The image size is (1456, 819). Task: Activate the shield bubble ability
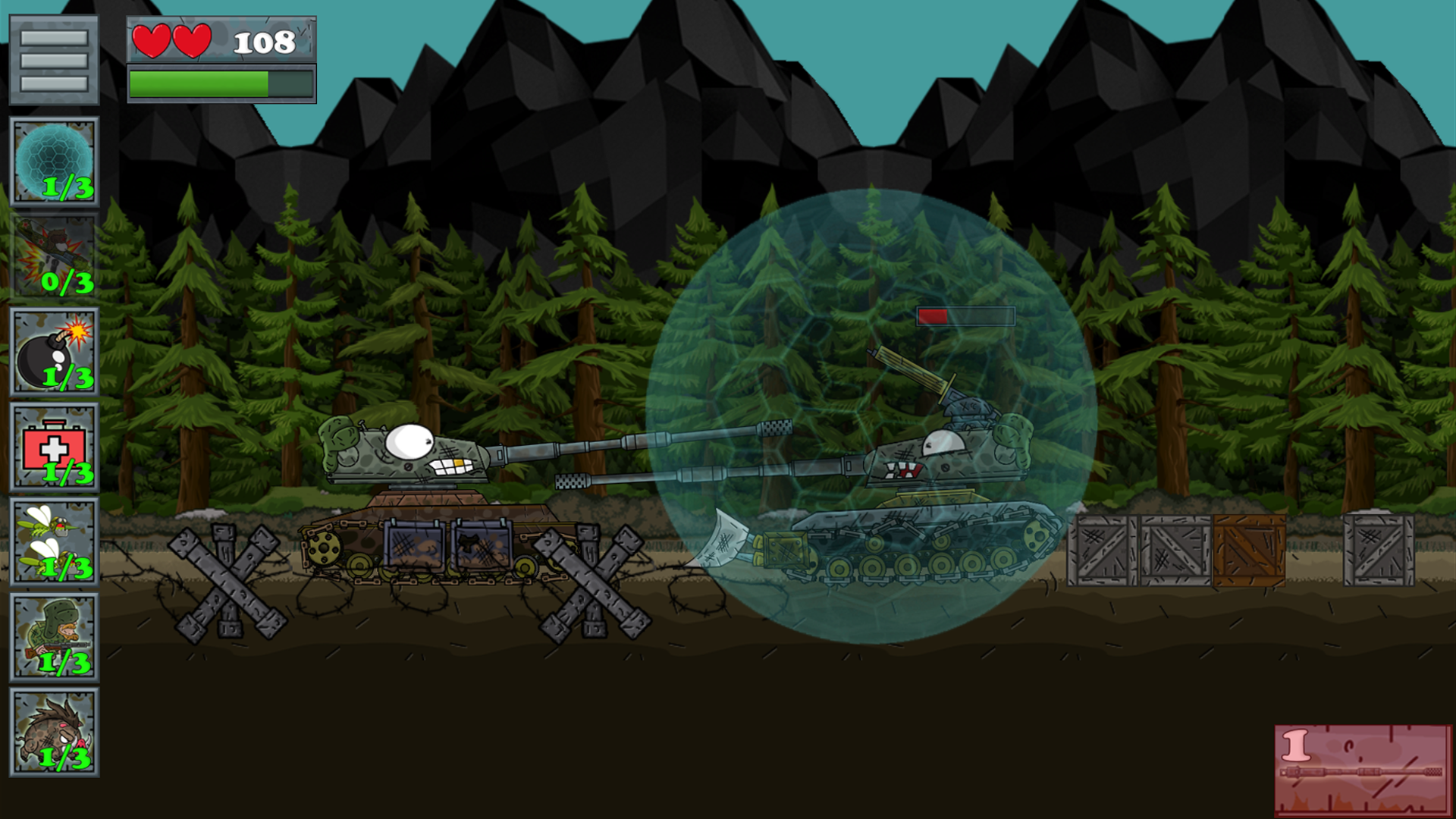53,159
